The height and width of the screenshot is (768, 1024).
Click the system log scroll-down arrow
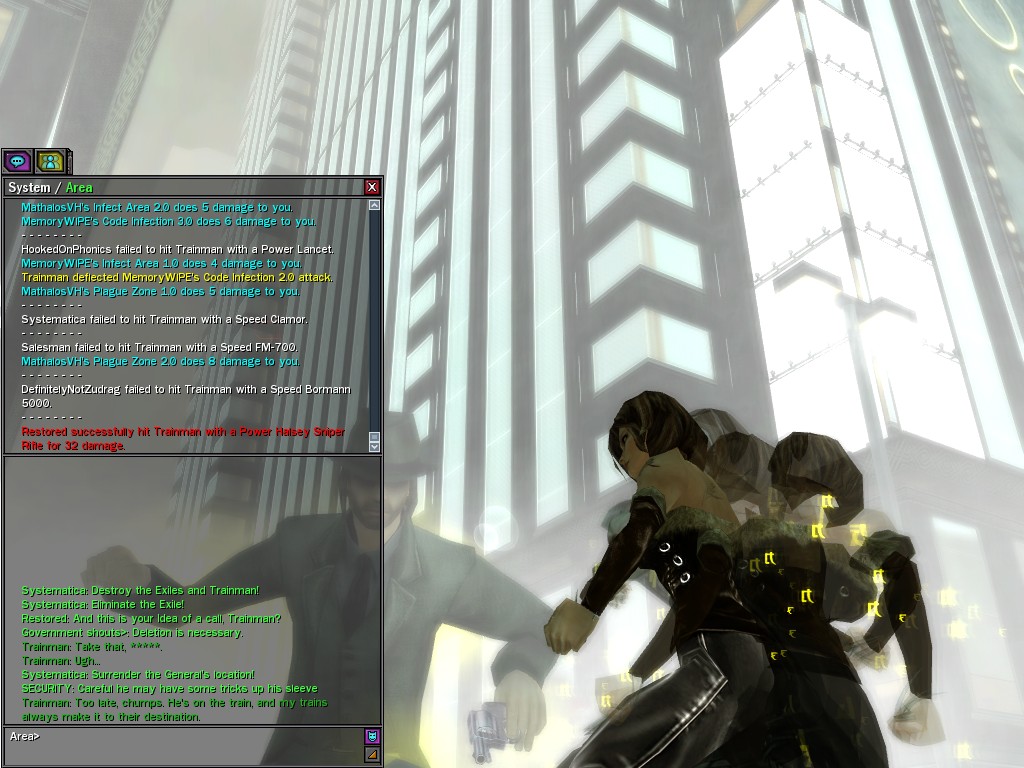pyautogui.click(x=374, y=446)
